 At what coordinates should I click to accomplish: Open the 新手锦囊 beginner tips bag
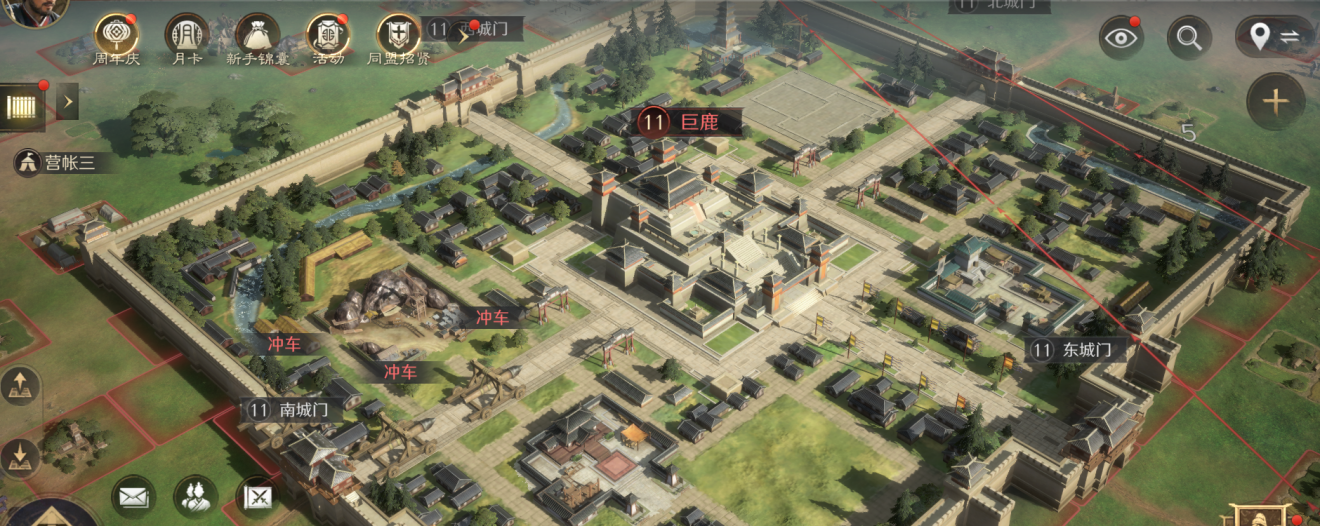257,35
